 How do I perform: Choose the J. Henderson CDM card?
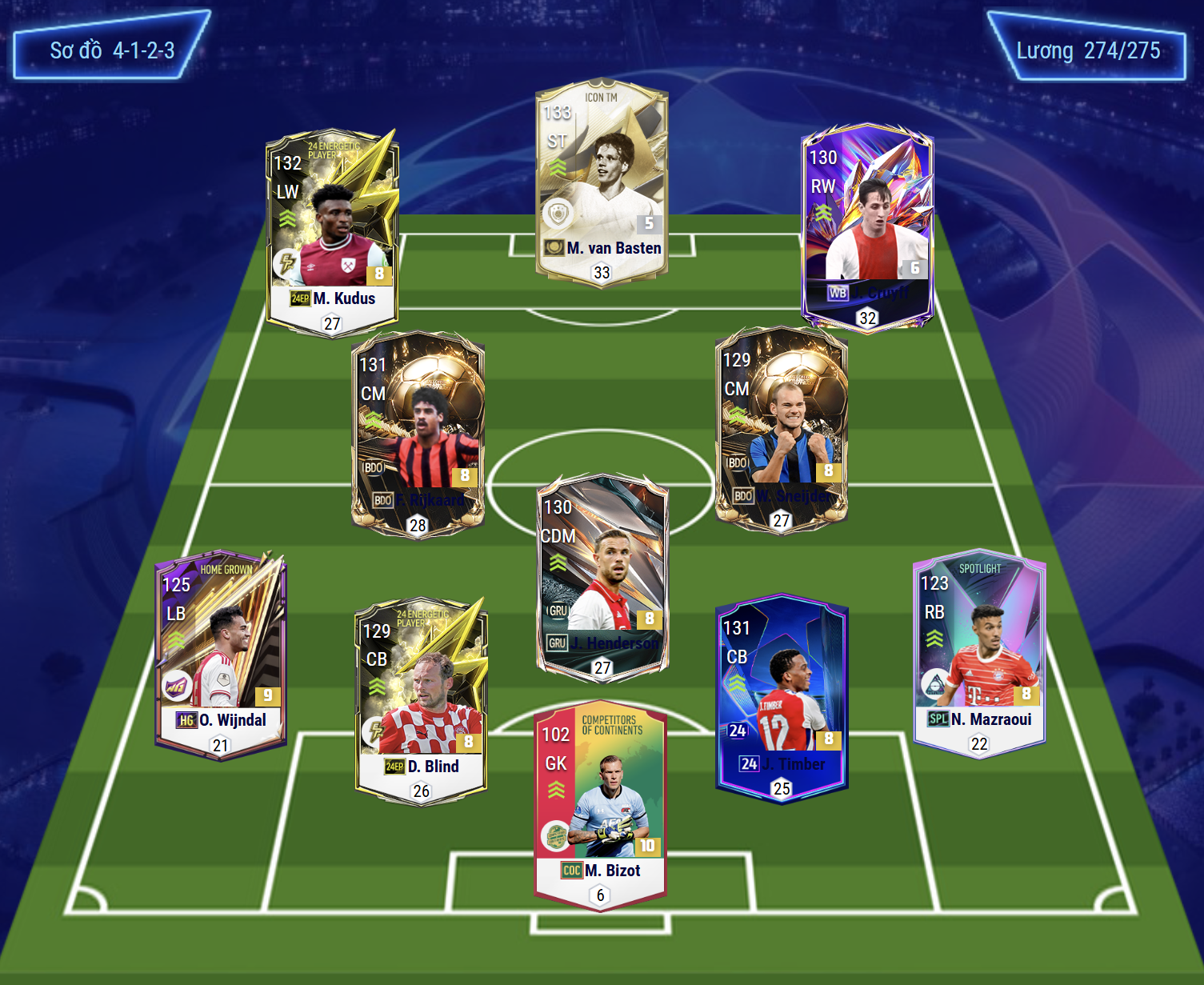coord(602,578)
